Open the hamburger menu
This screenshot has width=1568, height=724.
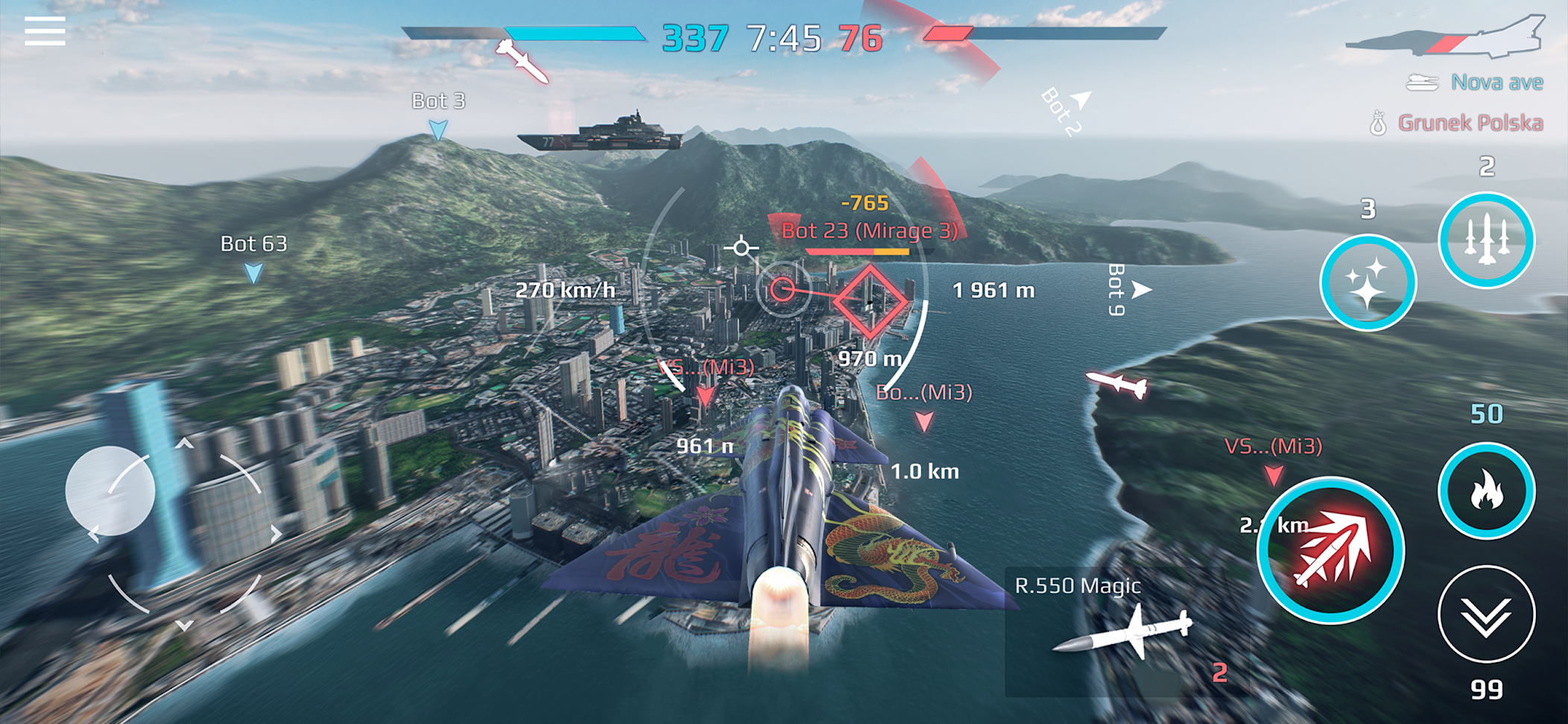pyautogui.click(x=45, y=32)
